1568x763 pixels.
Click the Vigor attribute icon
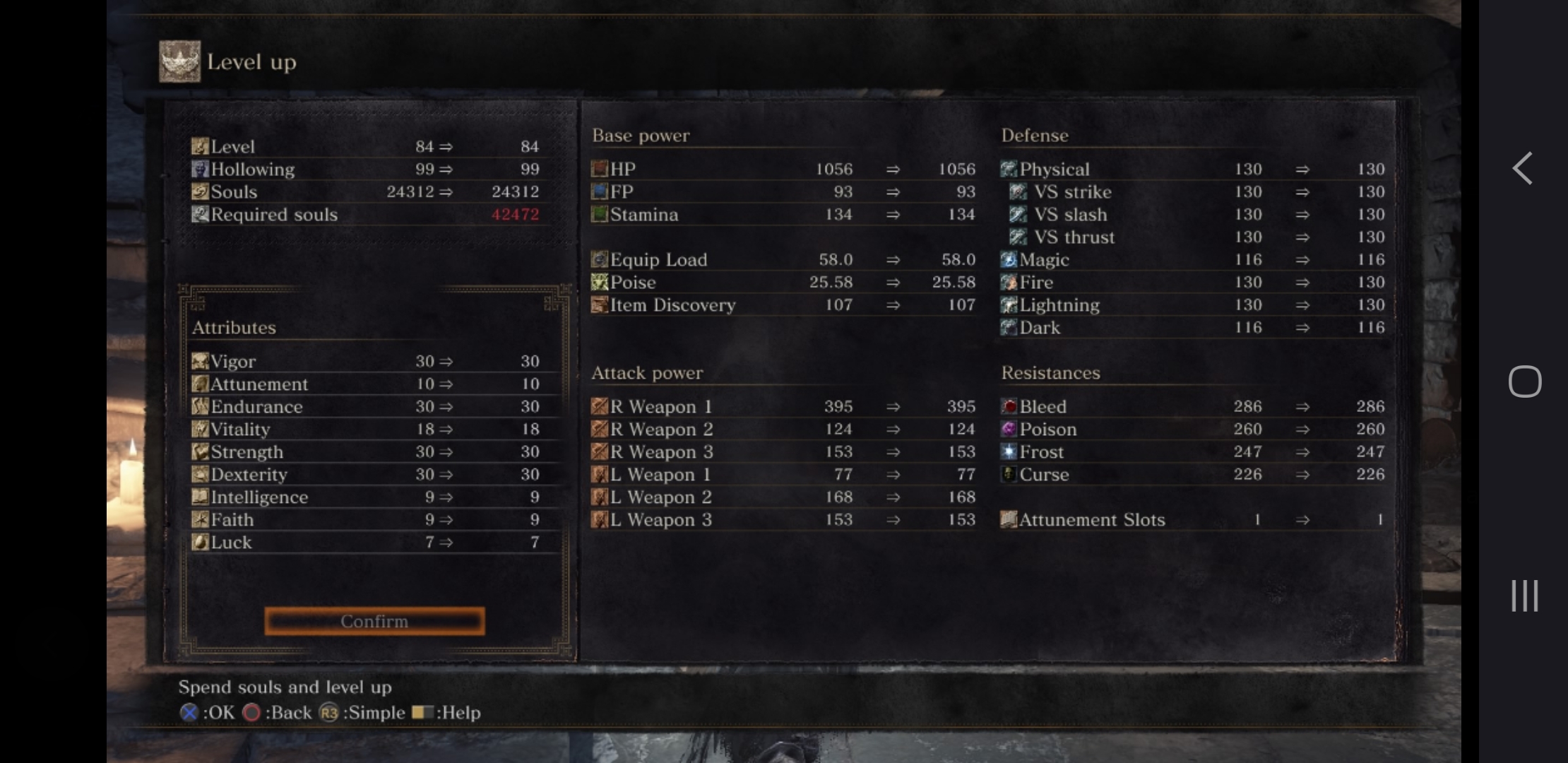(x=199, y=361)
